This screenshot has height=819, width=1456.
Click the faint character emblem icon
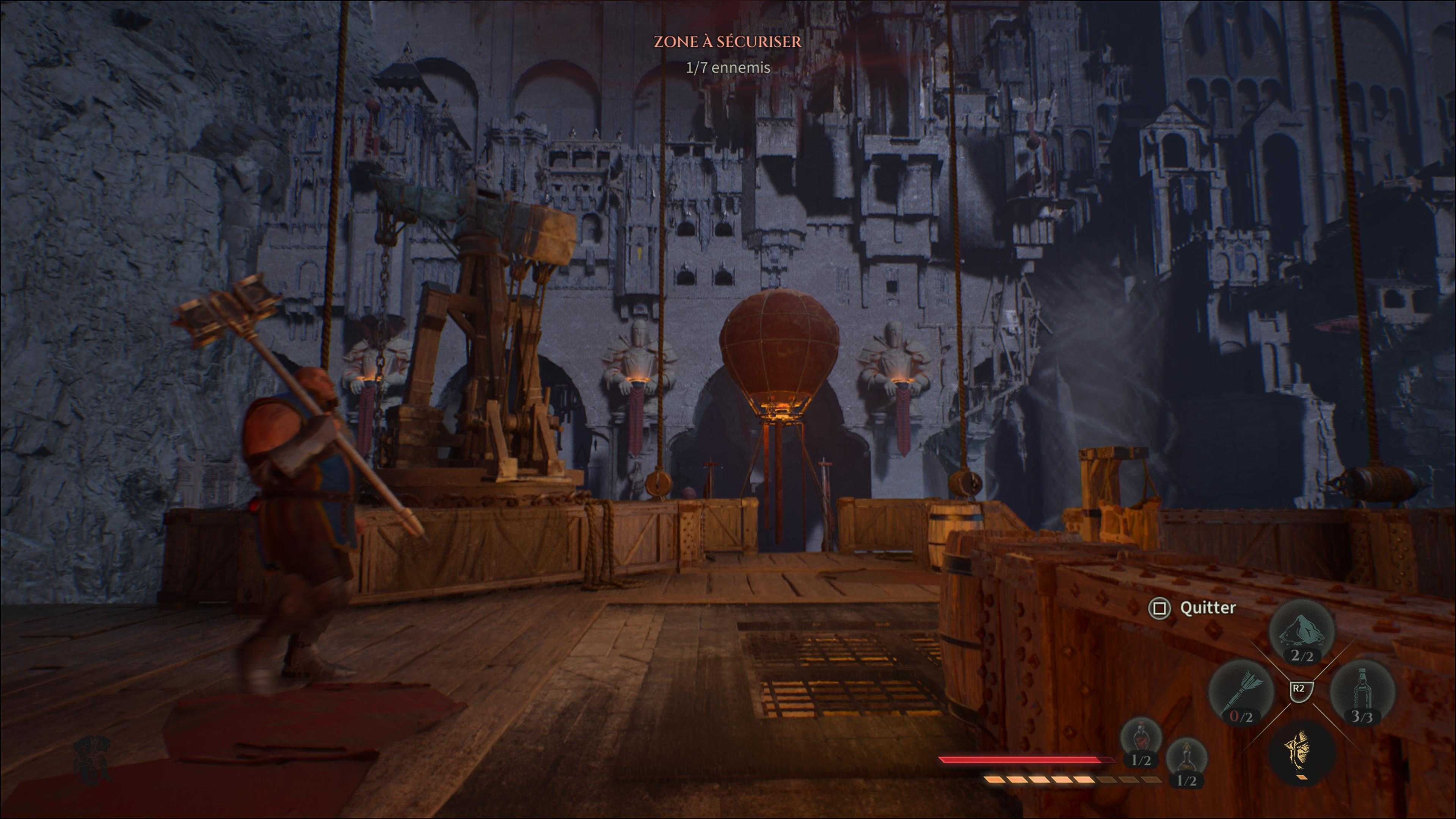click(x=91, y=759)
